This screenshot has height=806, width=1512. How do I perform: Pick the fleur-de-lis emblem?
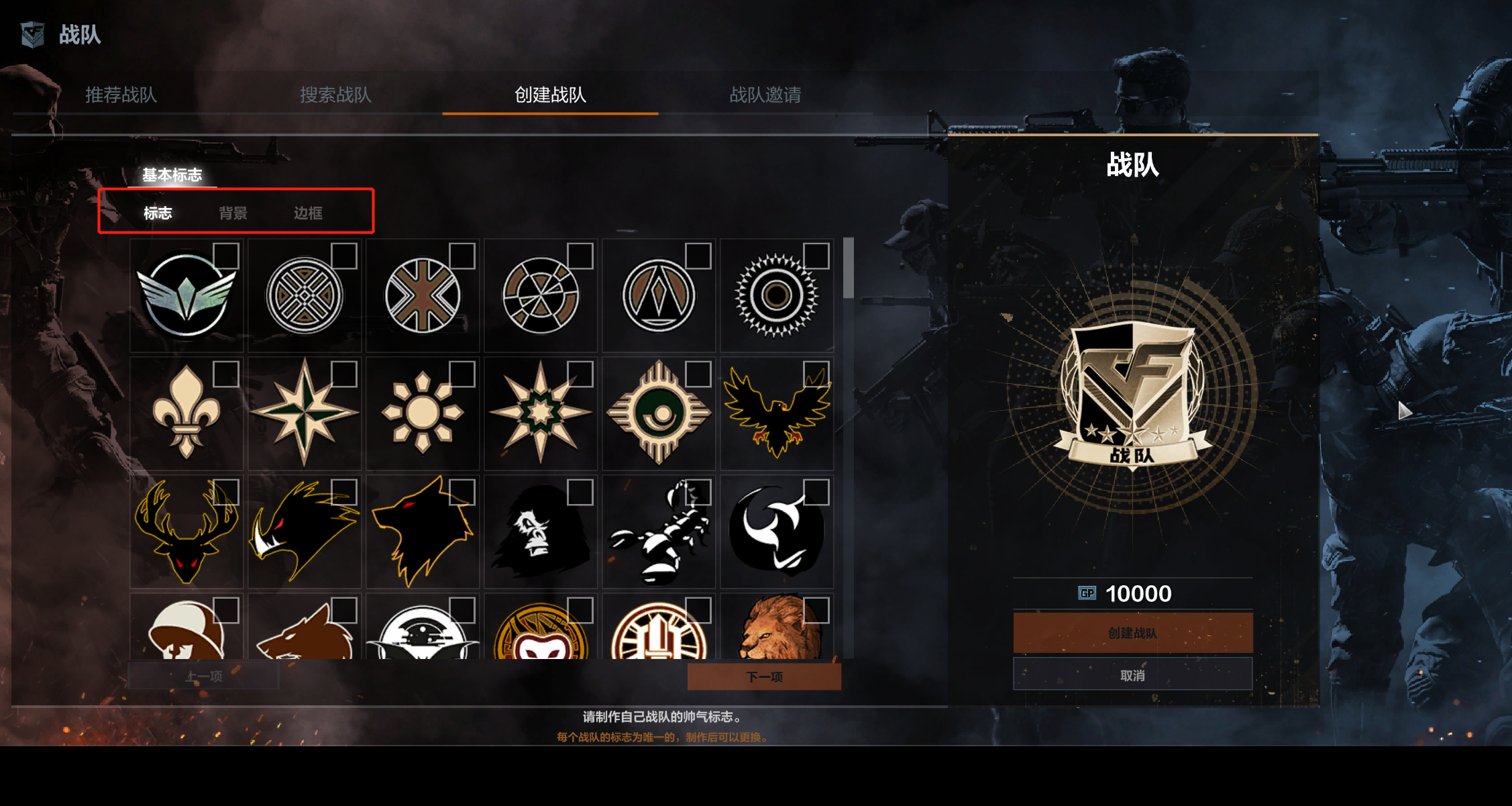[186, 413]
